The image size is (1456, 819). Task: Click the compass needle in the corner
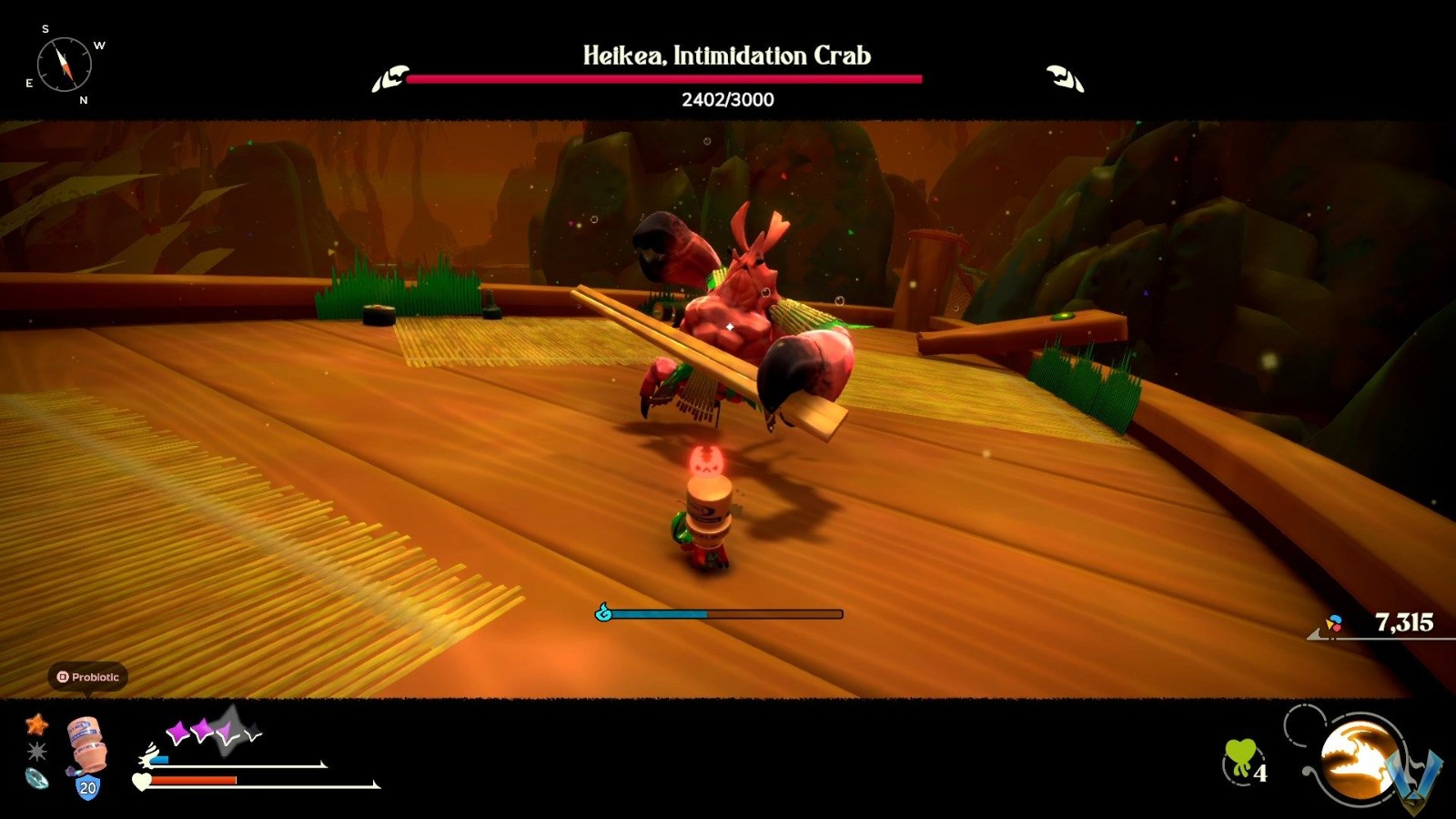coord(64,64)
